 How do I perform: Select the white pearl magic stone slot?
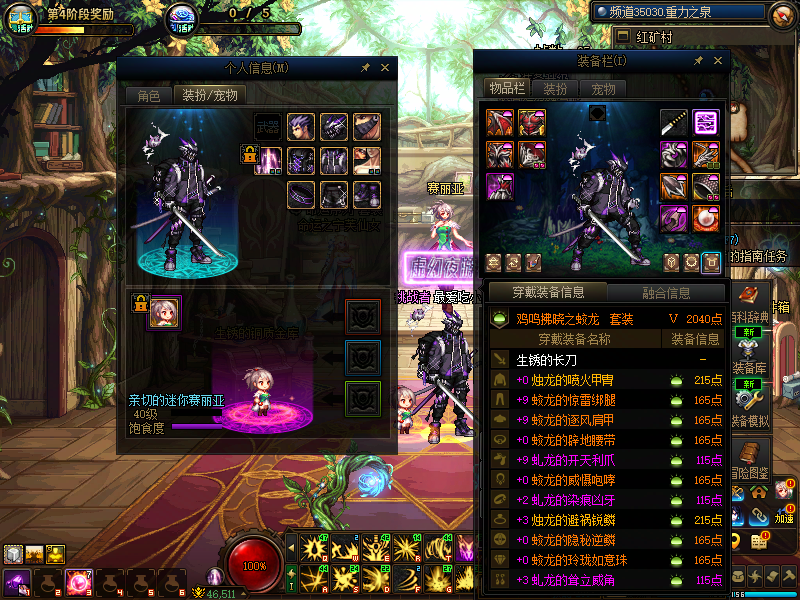tap(707, 217)
